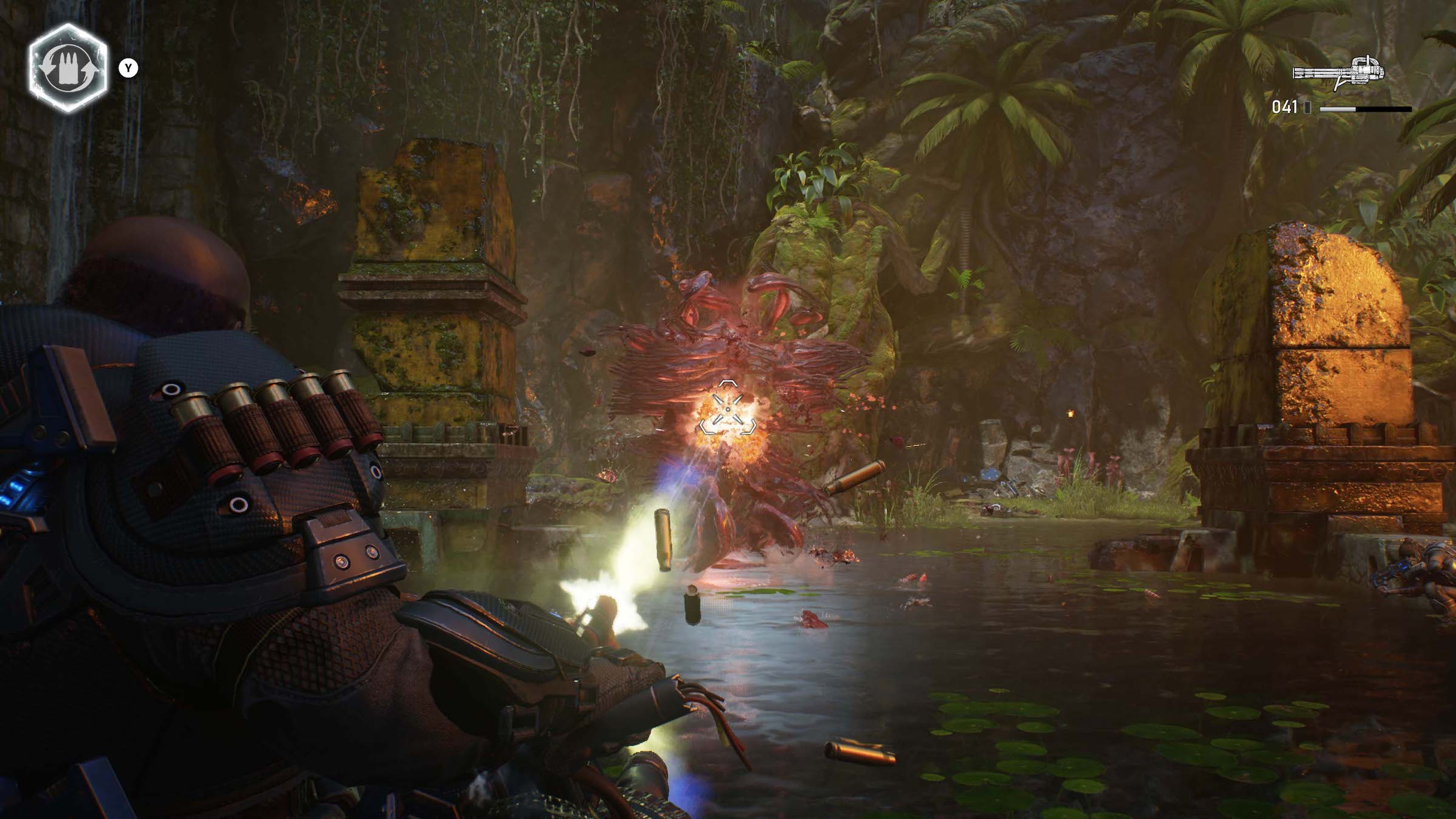Toggle the Y interaction prompt
The width and height of the screenshot is (1456, 819).
(129, 68)
